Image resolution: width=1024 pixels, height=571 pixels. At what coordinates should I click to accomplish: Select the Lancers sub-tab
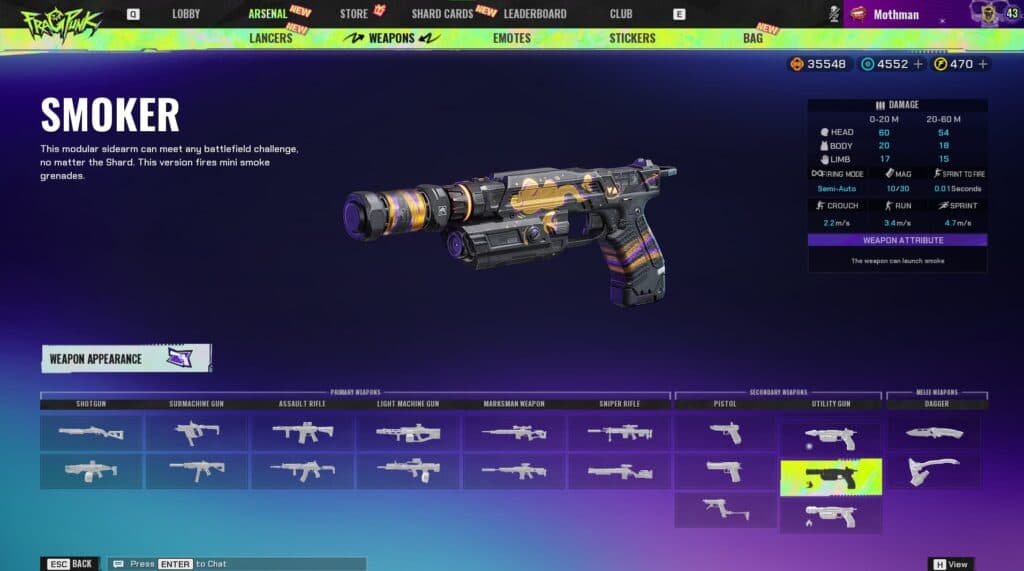click(270, 38)
